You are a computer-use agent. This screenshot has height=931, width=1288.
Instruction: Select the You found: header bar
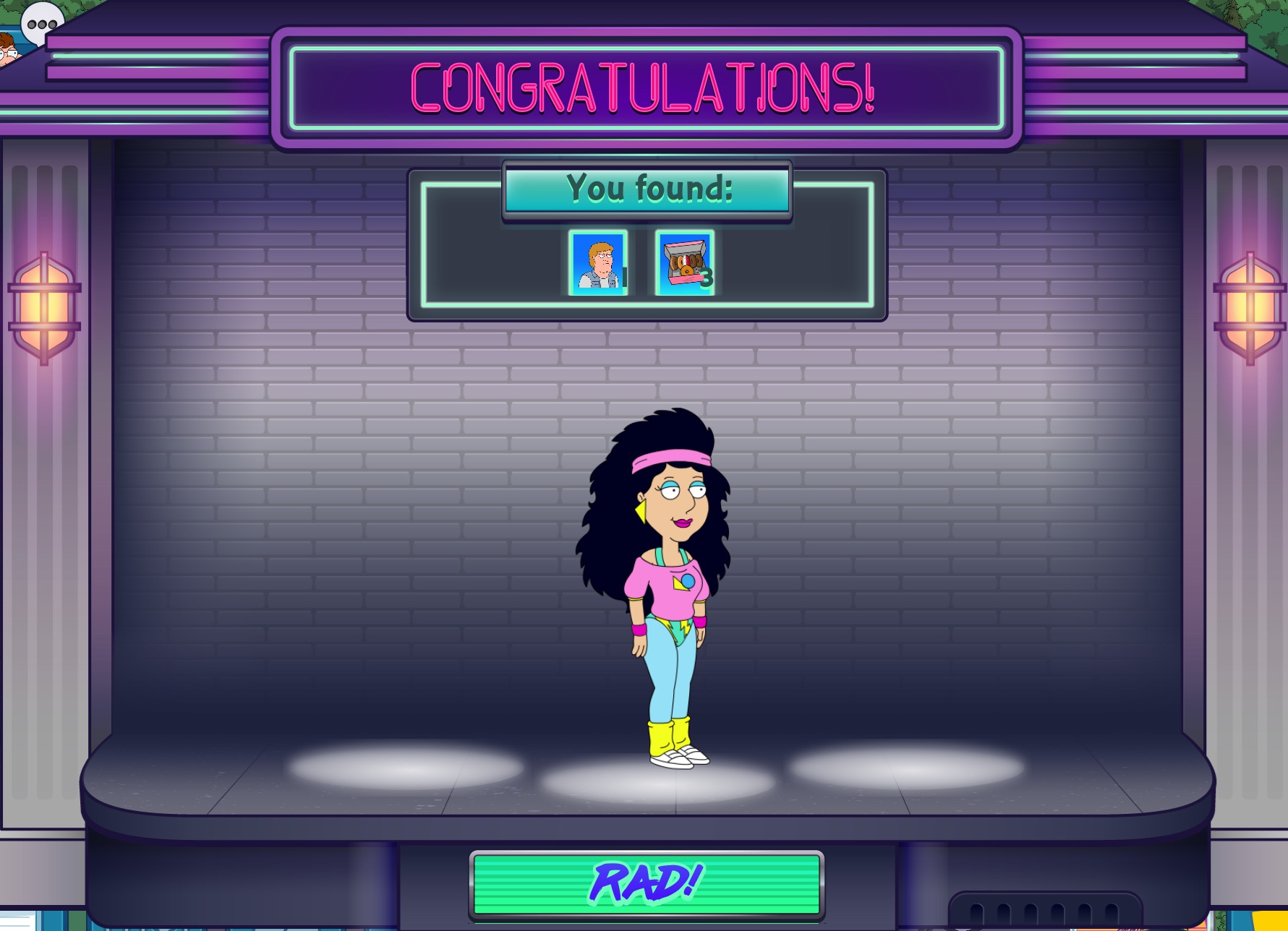click(x=647, y=189)
